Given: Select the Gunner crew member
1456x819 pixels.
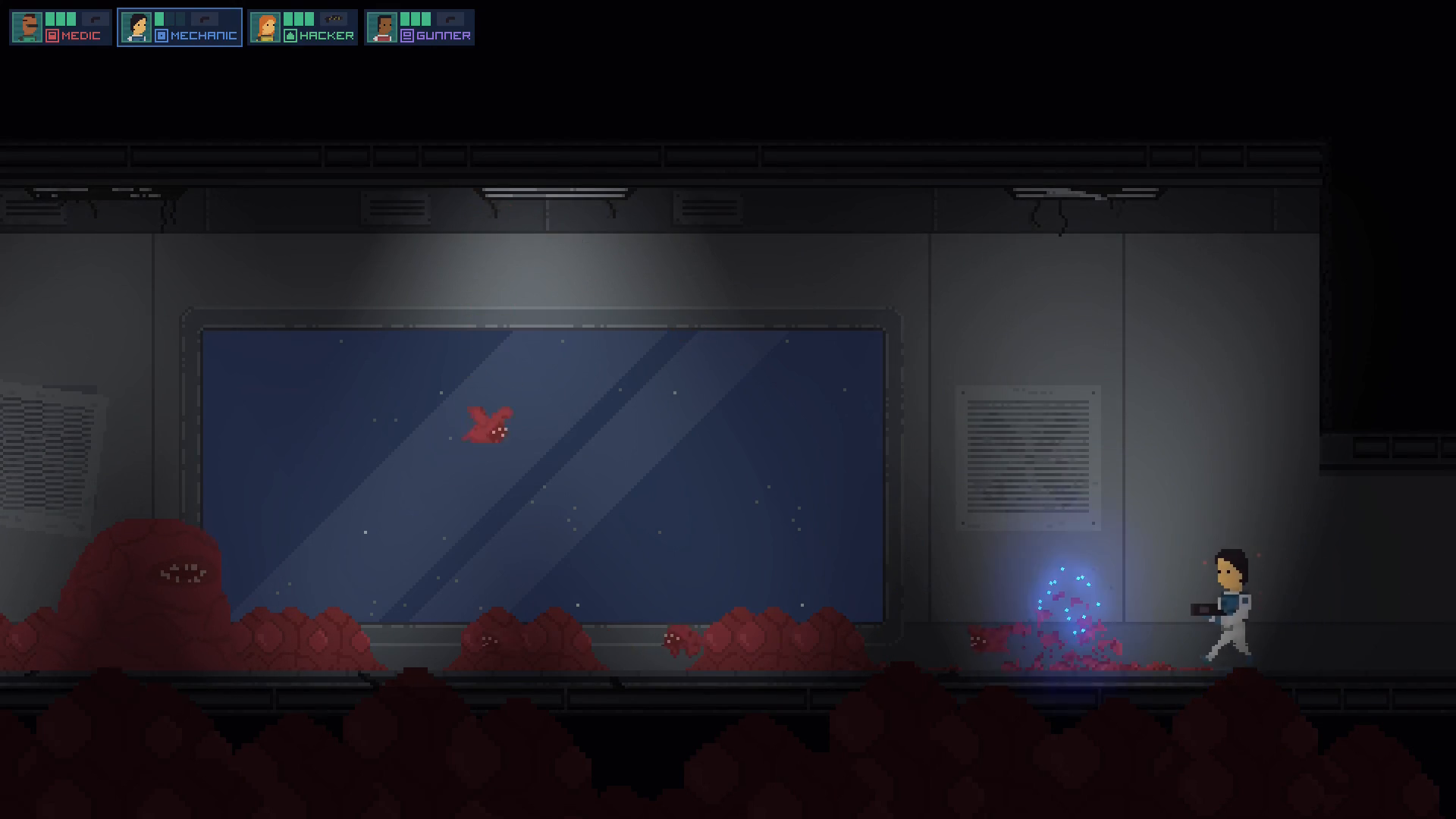Looking at the screenshot, I should 419,27.
